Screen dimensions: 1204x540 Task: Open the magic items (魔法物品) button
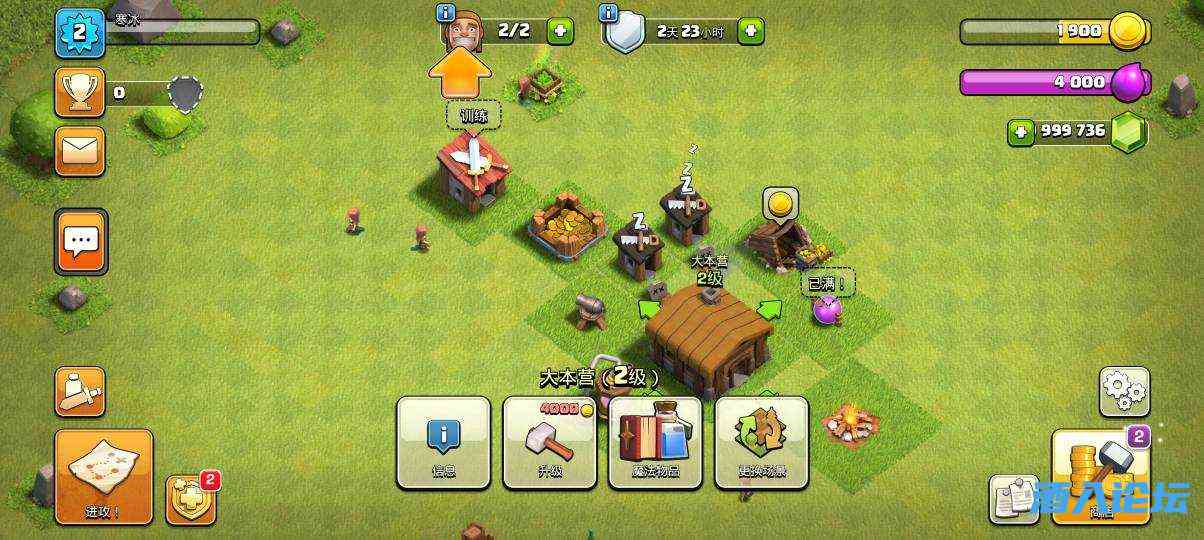[x=655, y=442]
